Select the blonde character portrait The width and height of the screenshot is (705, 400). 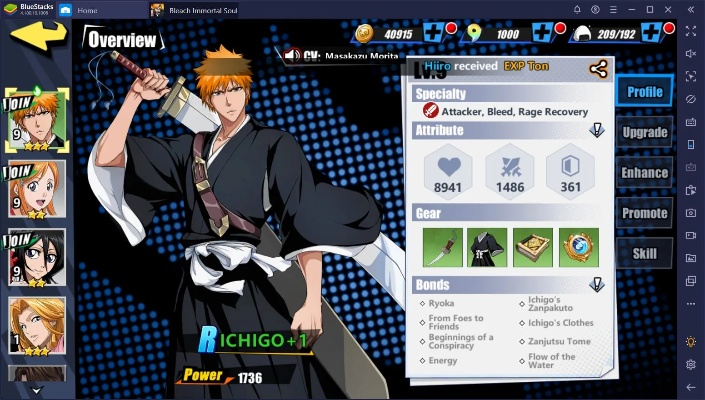(x=37, y=328)
